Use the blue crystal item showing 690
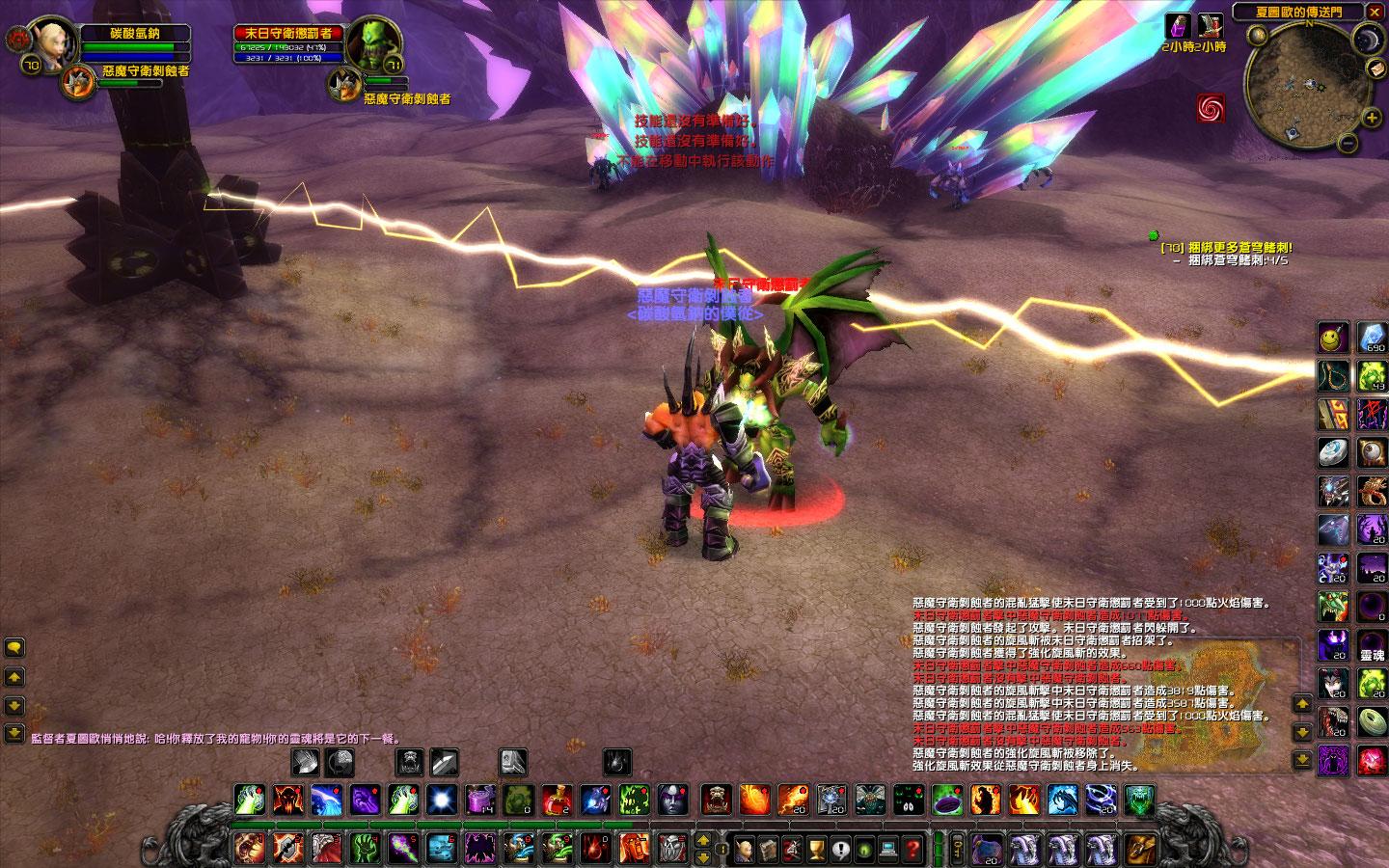Screen dimensions: 1389x868 click(1373, 337)
